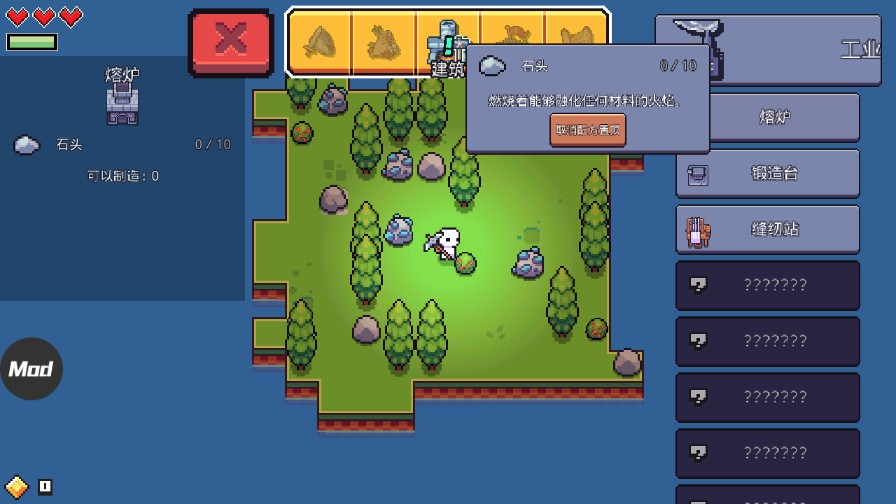This screenshot has height=504, width=896.
Task: Switch to the backpack items tab
Action: pyautogui.click(x=384, y=43)
